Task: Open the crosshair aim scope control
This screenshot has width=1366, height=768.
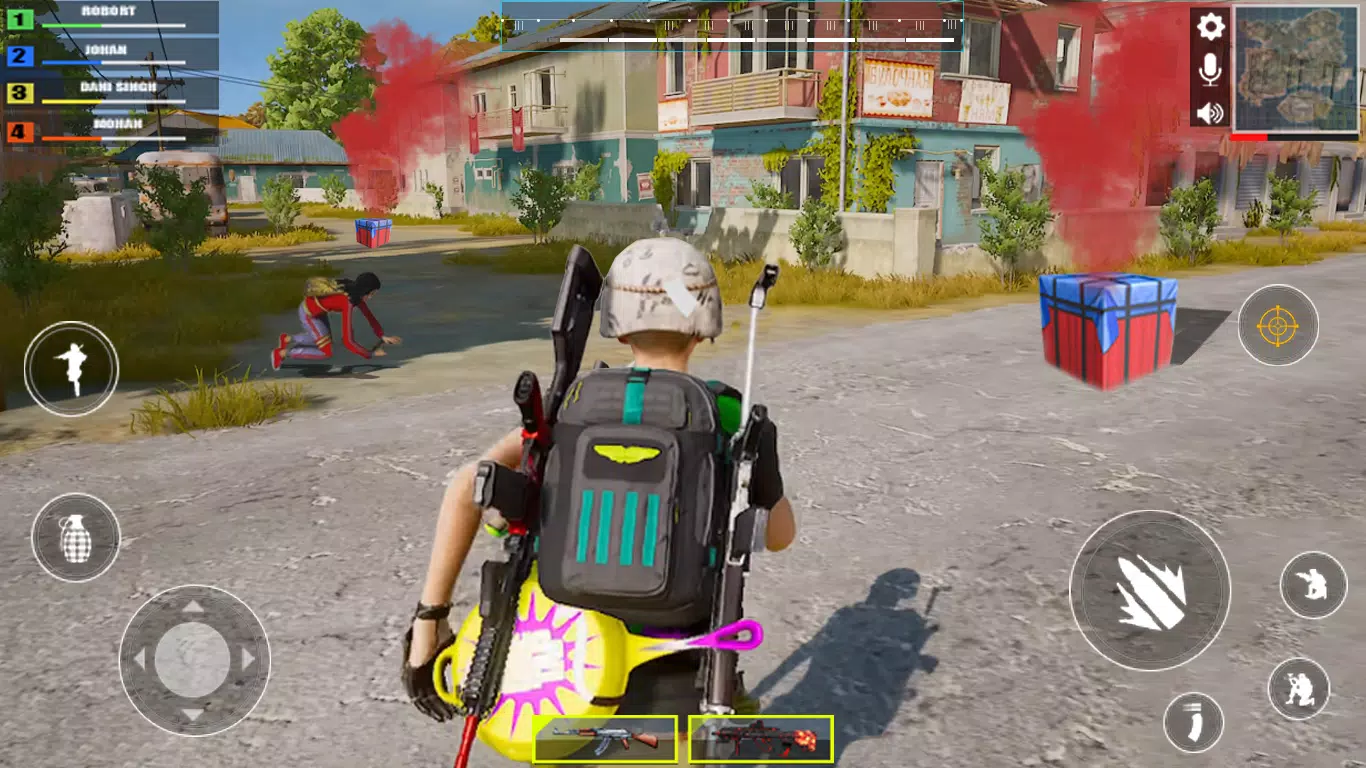Action: tap(1277, 324)
